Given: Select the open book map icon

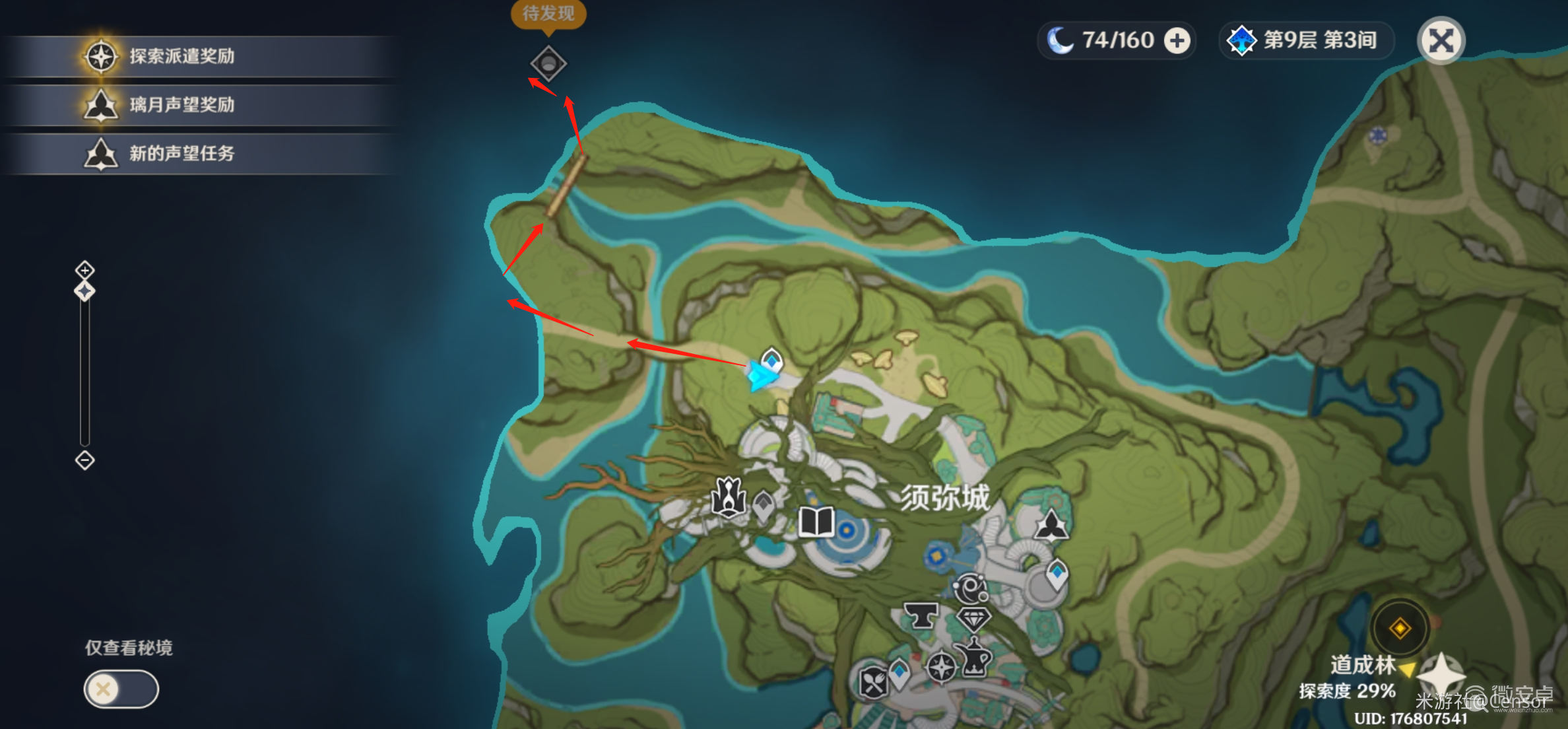Looking at the screenshot, I should click(x=816, y=522).
